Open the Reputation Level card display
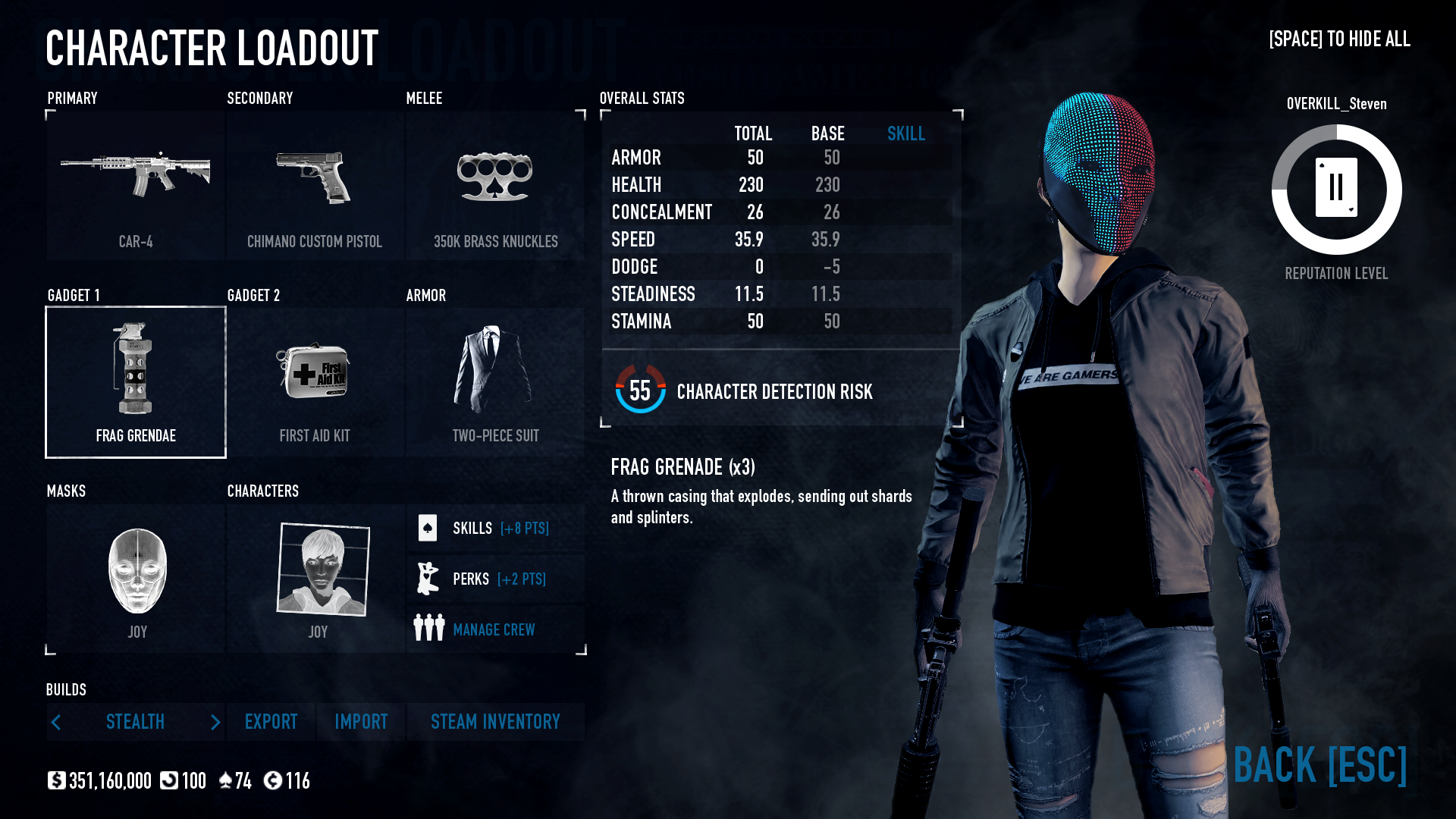Screen dimensions: 1456x819 coord(1335,190)
